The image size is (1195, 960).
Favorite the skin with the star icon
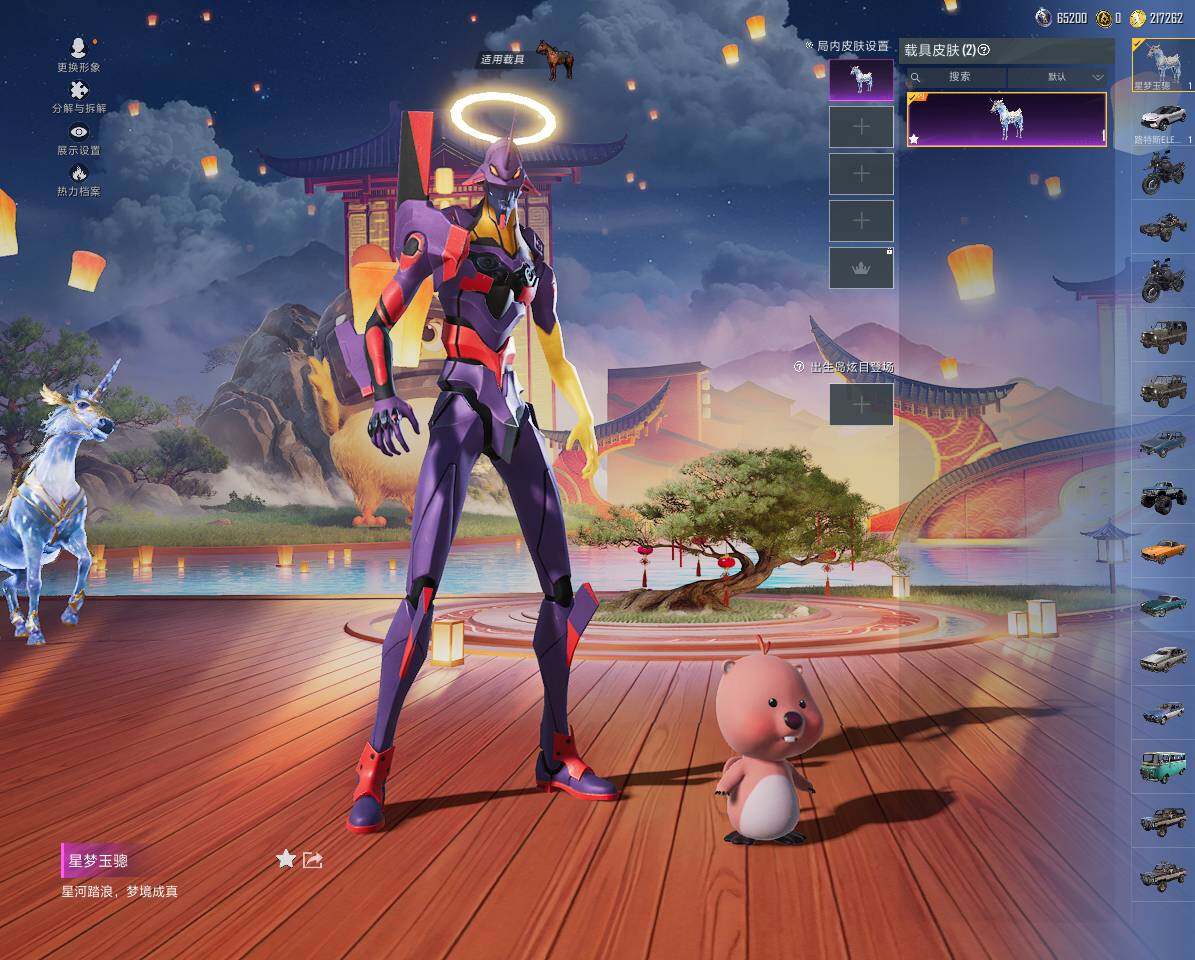[286, 859]
